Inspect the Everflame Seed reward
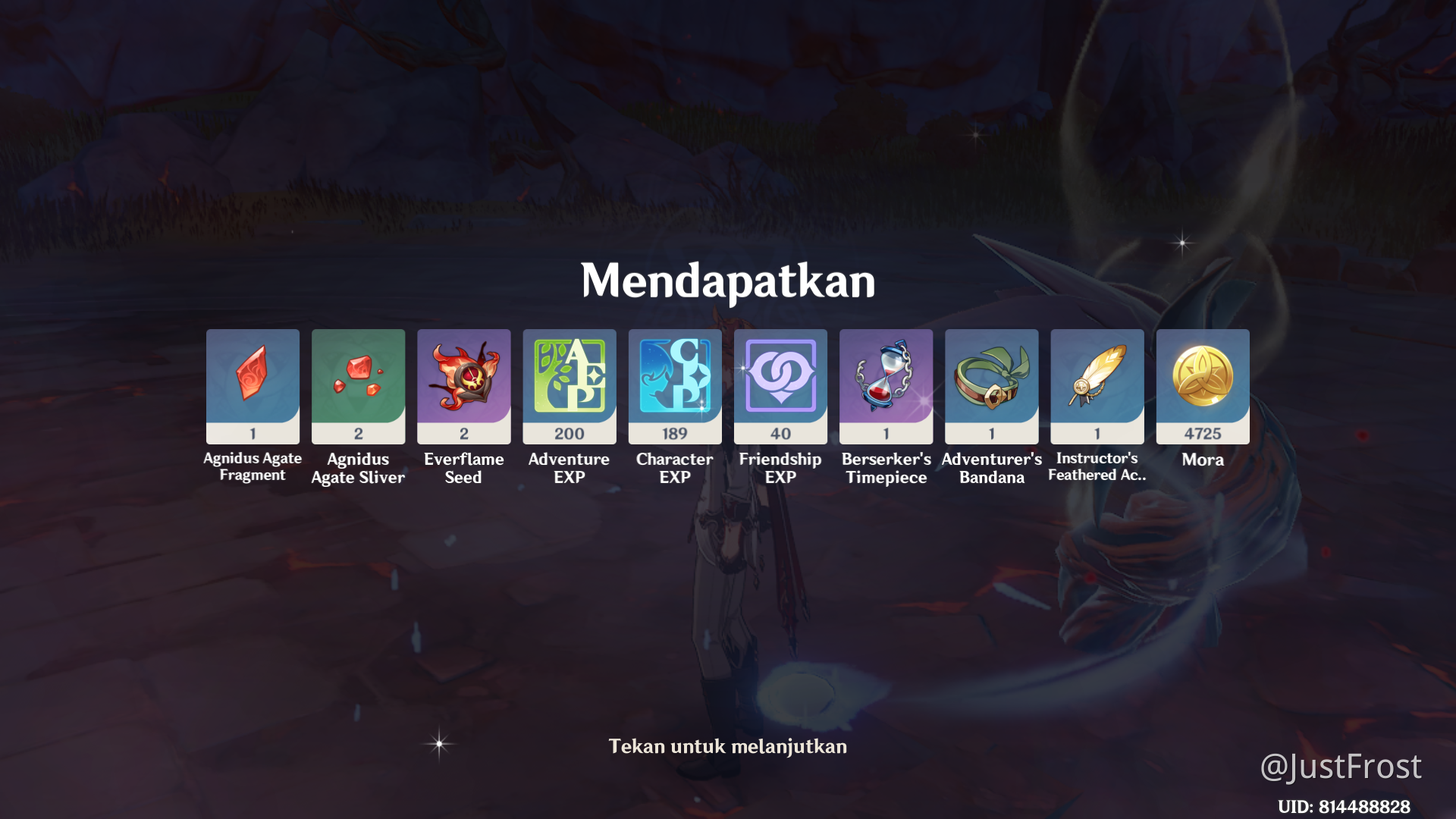 click(x=463, y=385)
